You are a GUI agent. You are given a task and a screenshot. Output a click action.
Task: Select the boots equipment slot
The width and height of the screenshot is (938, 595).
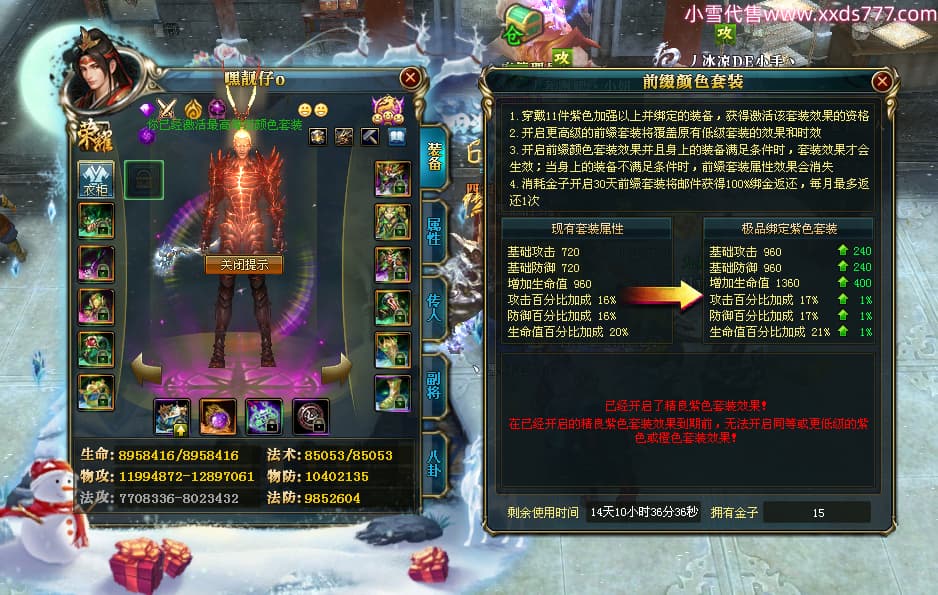click(392, 393)
